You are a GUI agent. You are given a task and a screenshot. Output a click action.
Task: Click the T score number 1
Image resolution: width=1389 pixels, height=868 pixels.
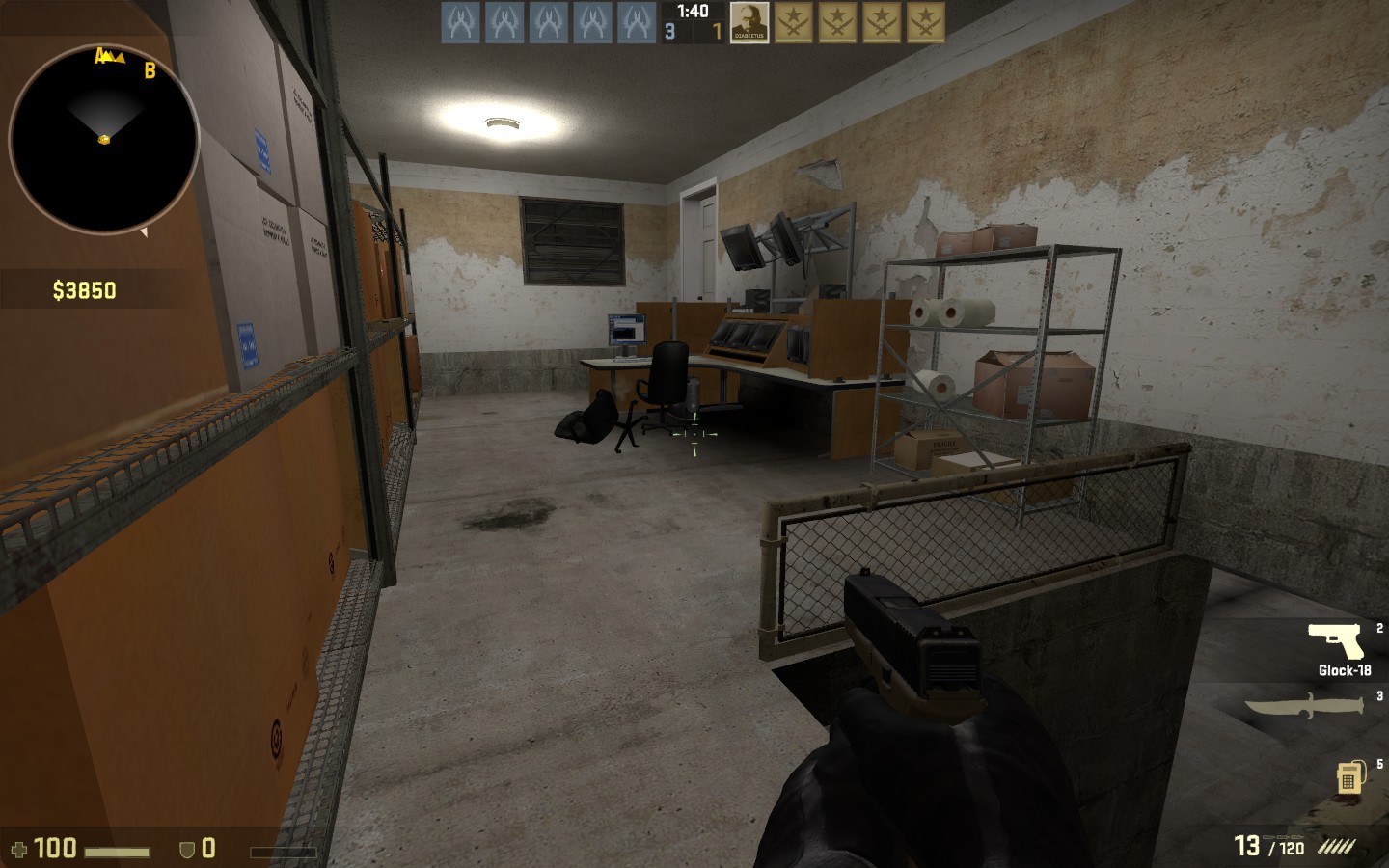pos(715,32)
